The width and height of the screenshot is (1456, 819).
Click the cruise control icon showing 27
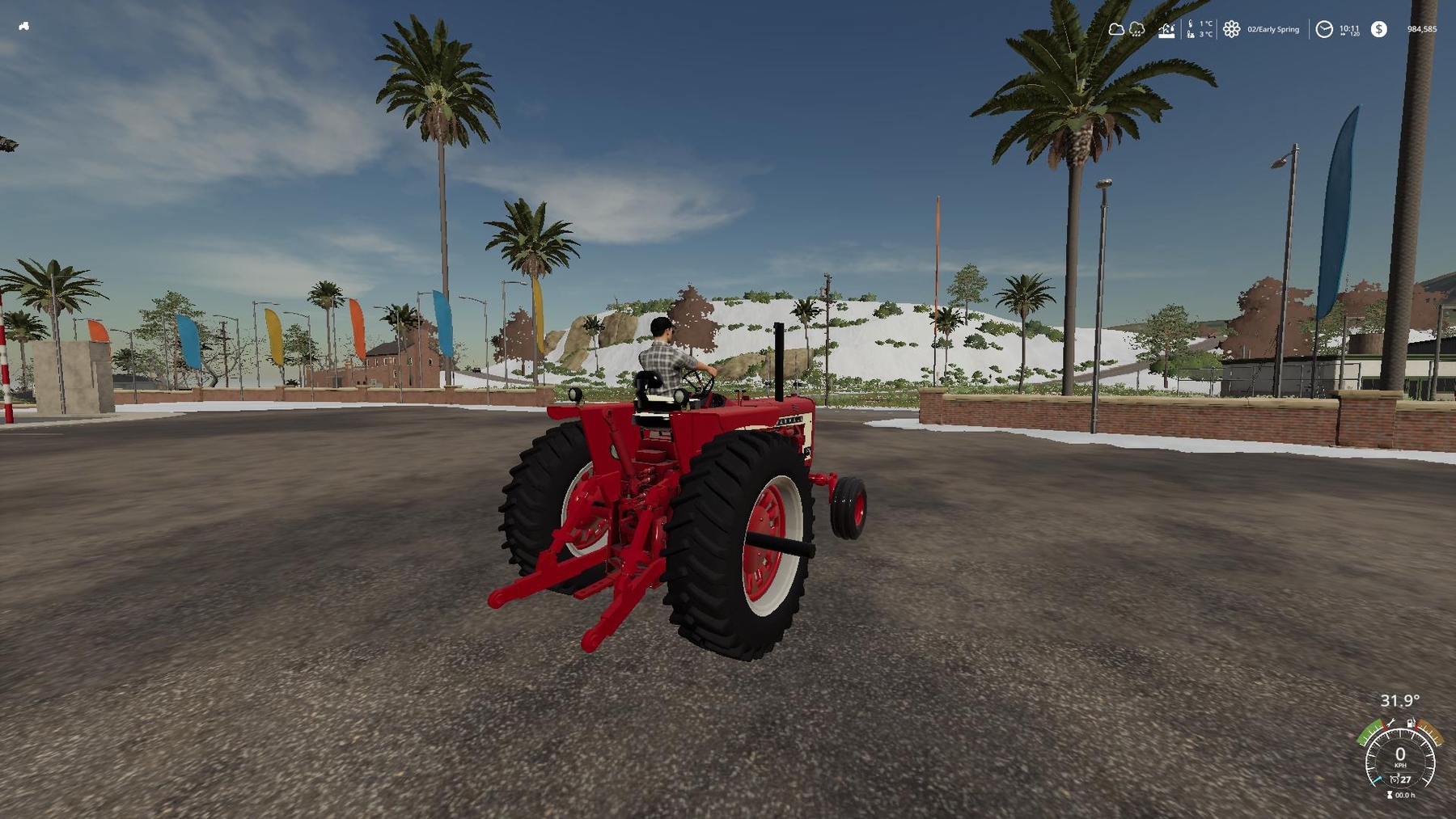pyautogui.click(x=1401, y=779)
